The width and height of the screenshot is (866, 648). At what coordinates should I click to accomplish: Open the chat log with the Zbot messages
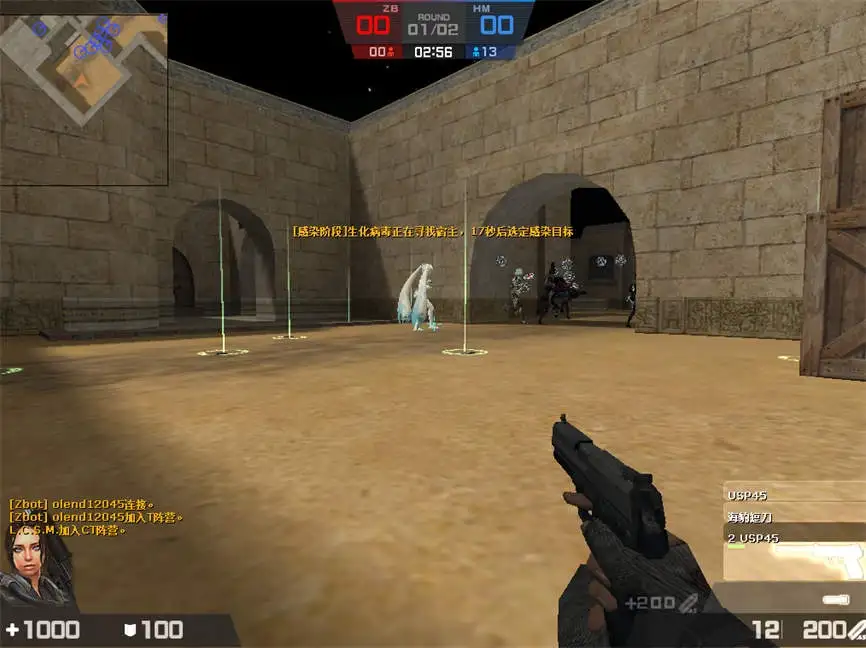tap(95, 517)
